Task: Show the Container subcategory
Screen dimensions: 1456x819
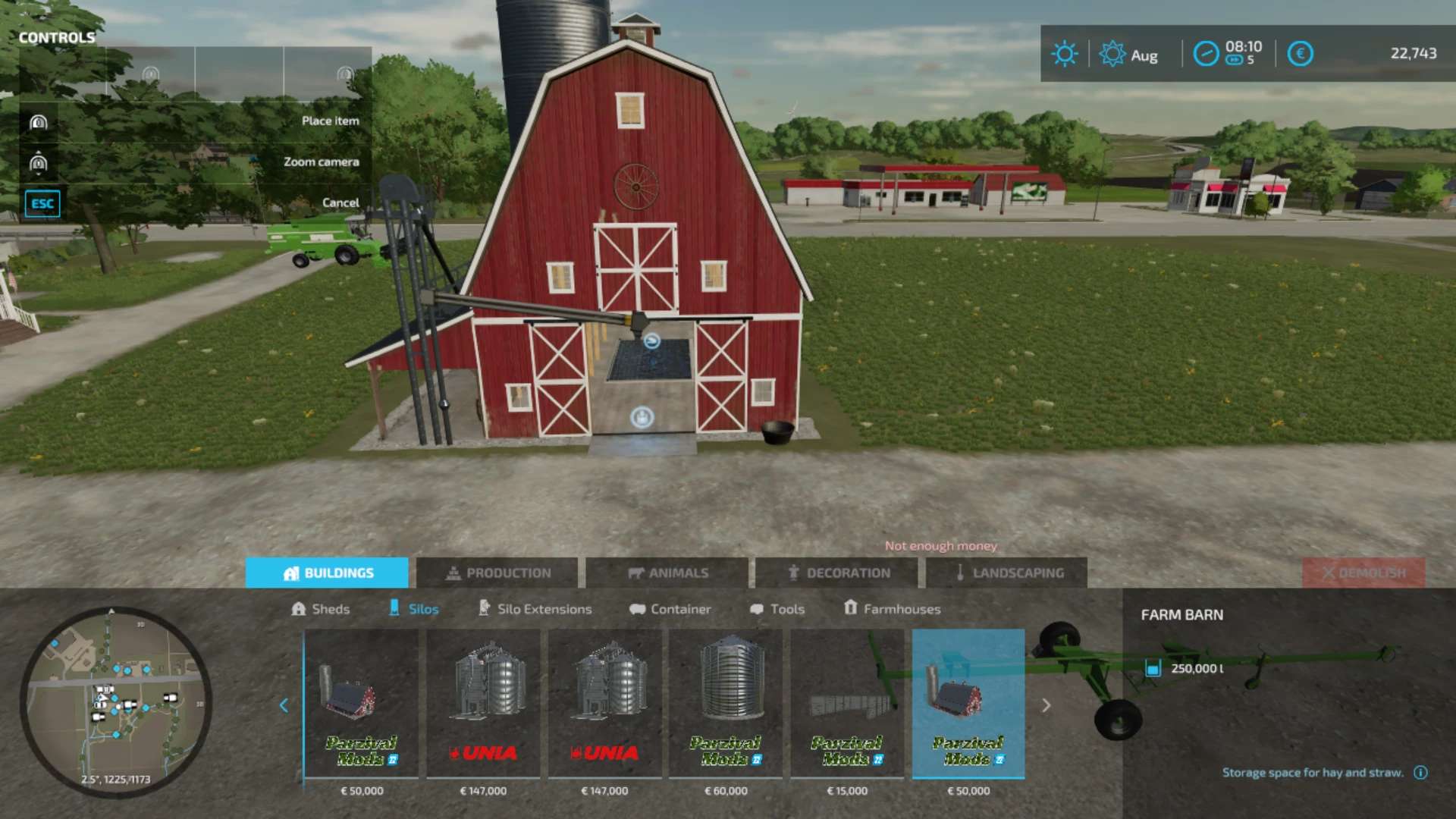Action: (x=670, y=609)
